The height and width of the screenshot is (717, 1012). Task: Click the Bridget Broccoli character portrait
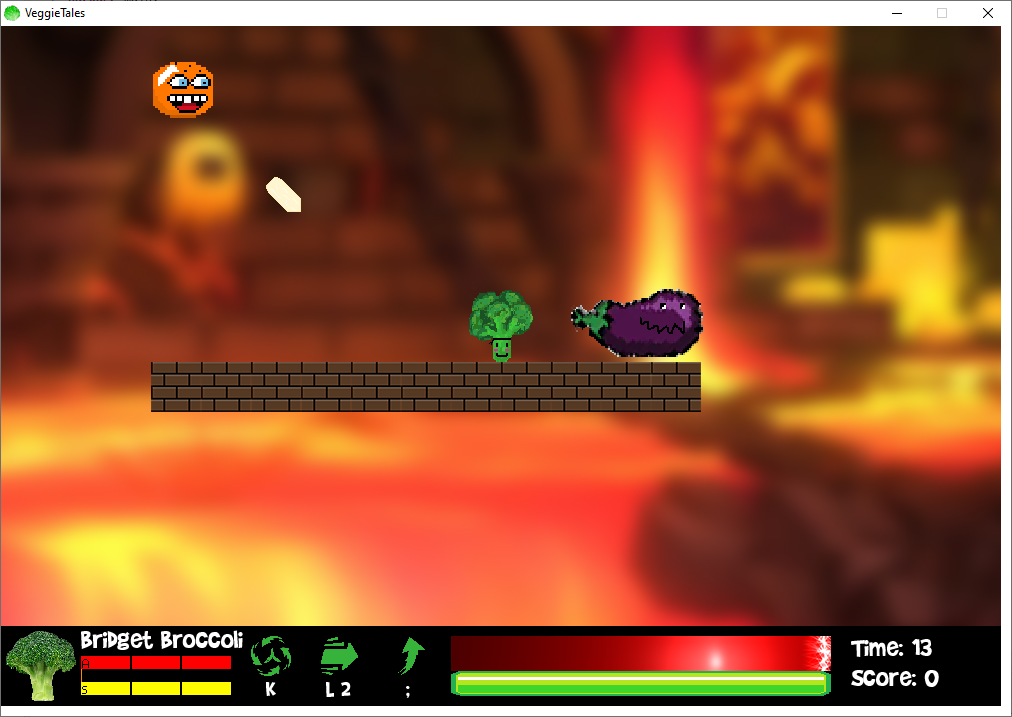tap(41, 664)
